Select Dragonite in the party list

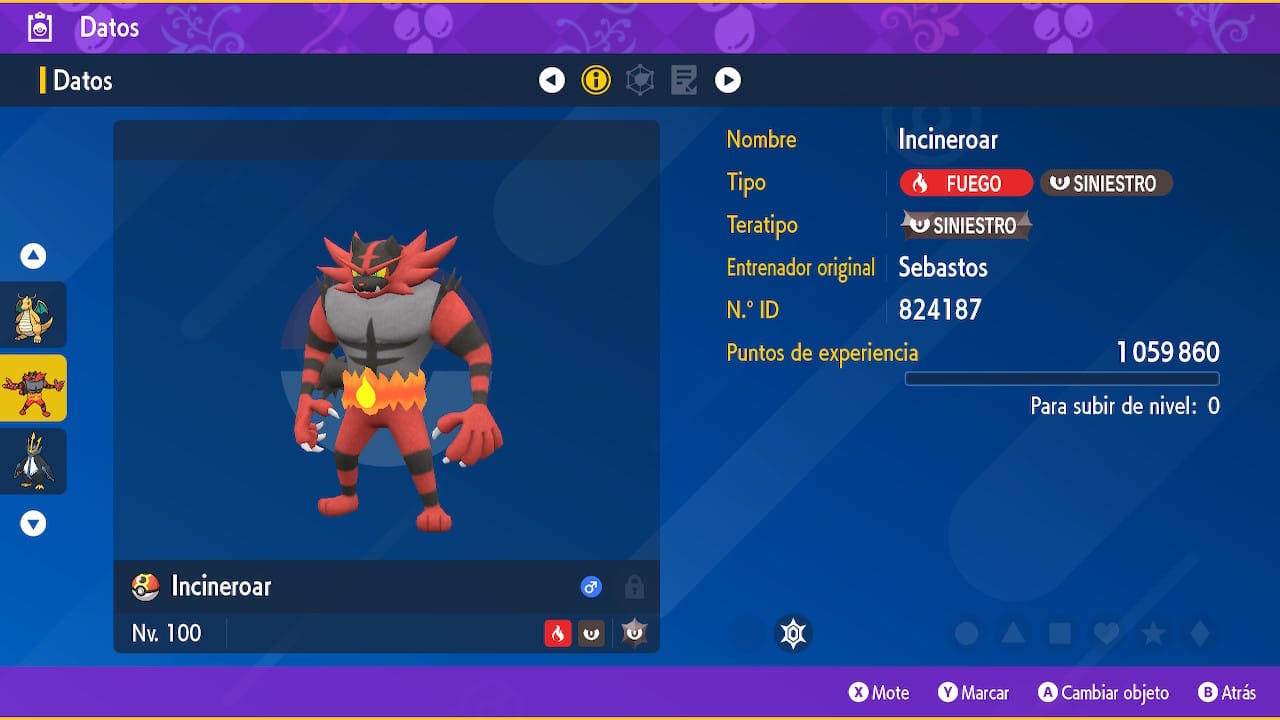(33, 315)
